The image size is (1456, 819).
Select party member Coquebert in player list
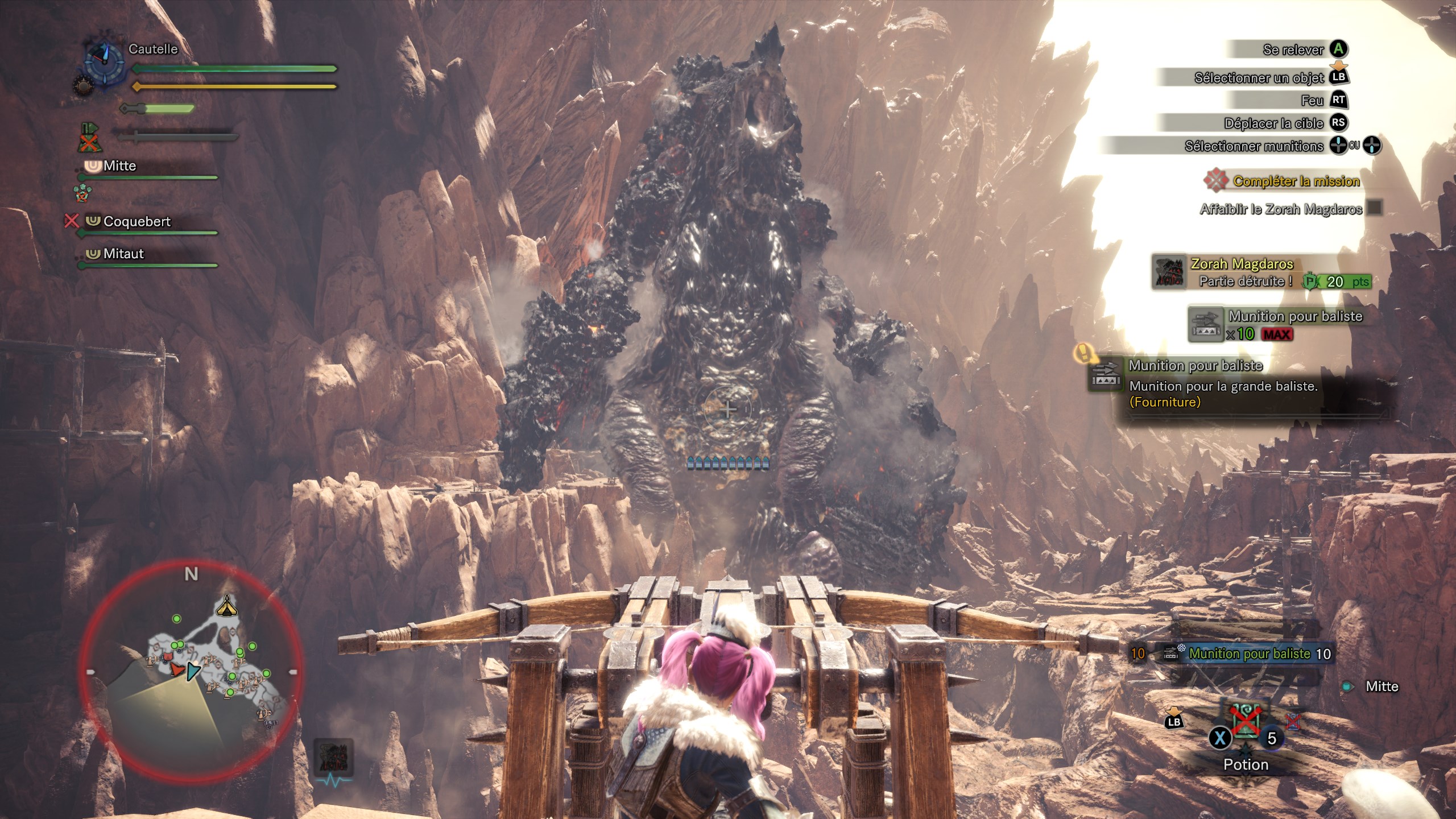coord(136,221)
